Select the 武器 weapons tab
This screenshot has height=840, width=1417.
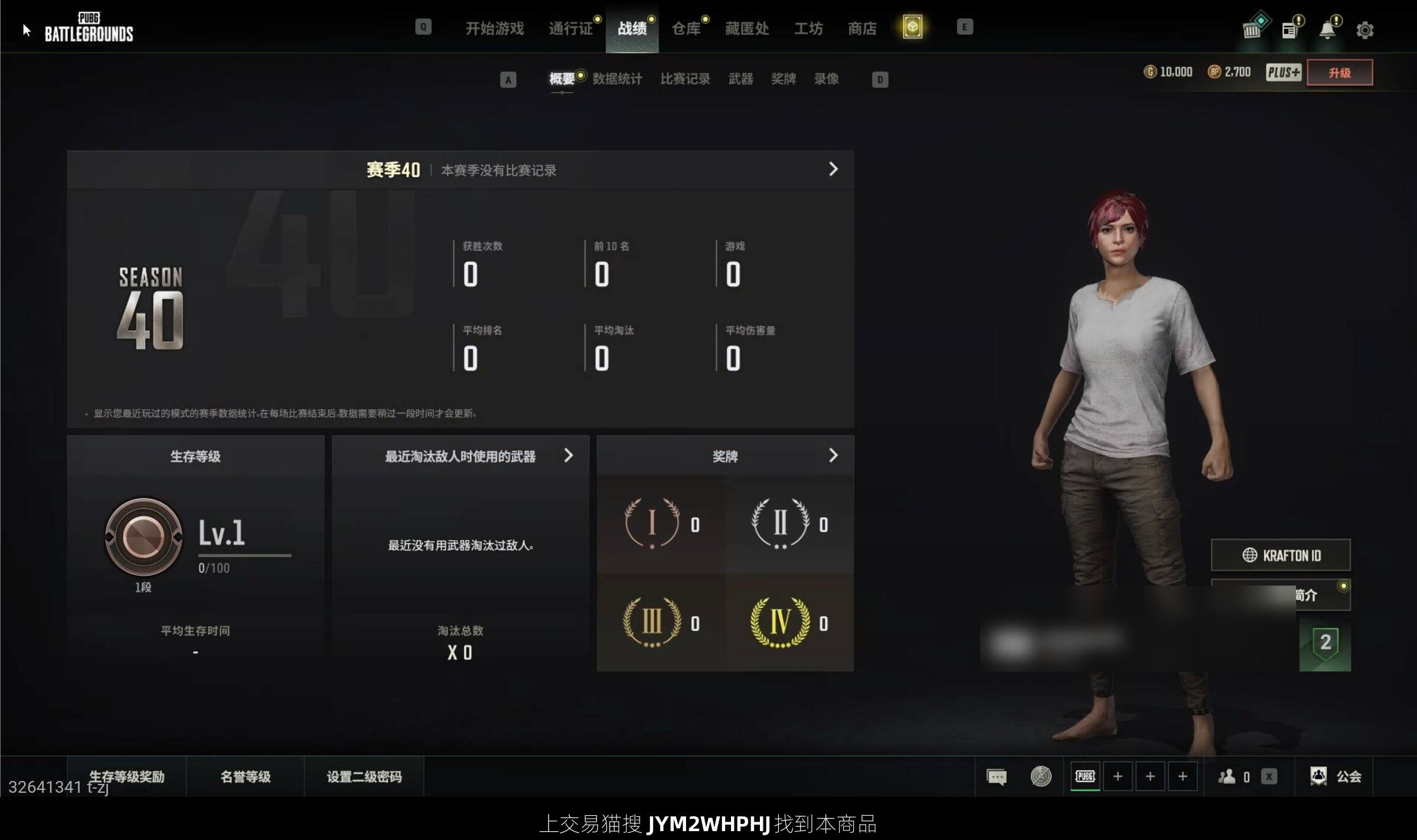[x=740, y=79]
